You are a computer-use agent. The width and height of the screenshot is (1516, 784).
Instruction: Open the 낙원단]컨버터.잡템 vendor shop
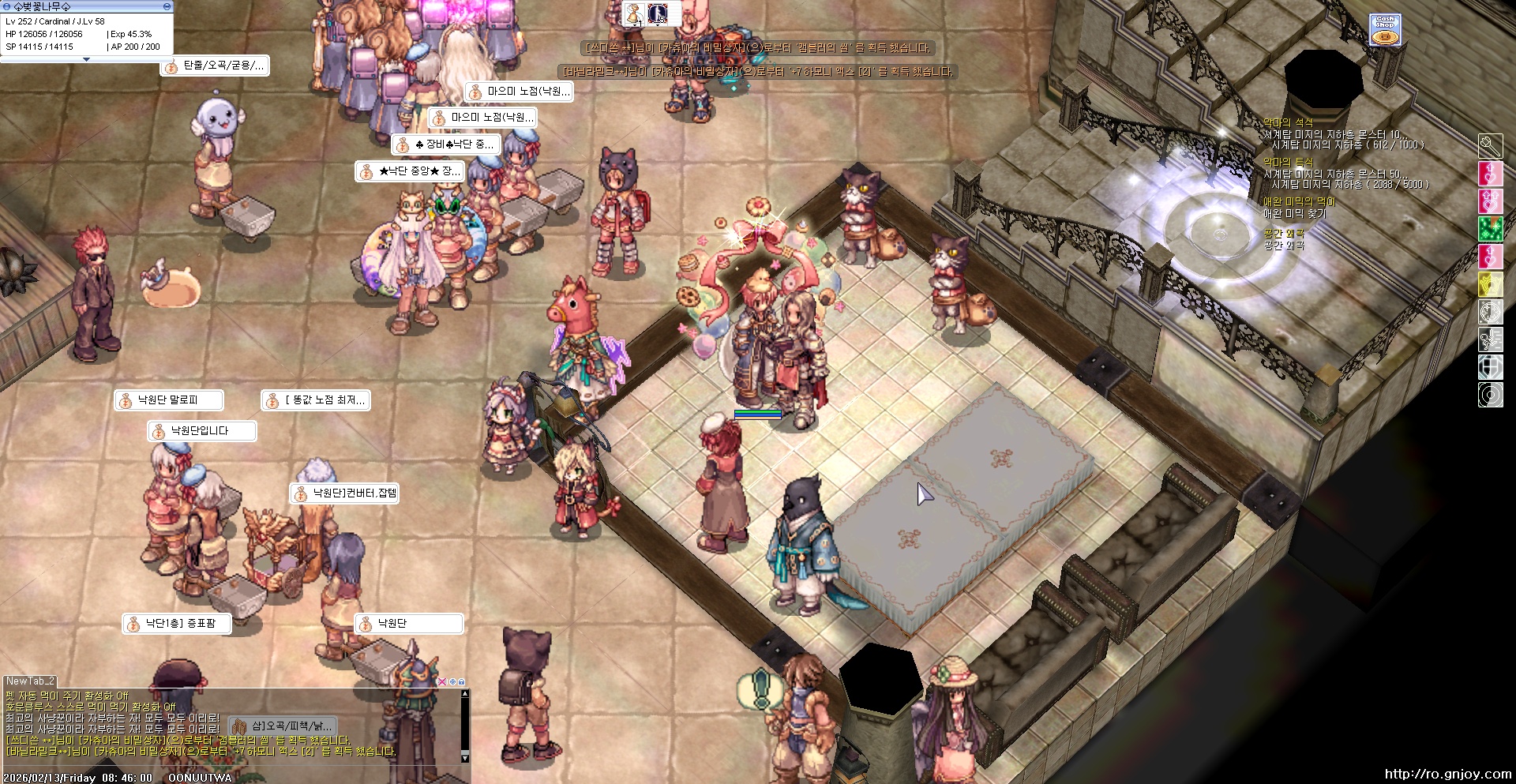coord(345,493)
